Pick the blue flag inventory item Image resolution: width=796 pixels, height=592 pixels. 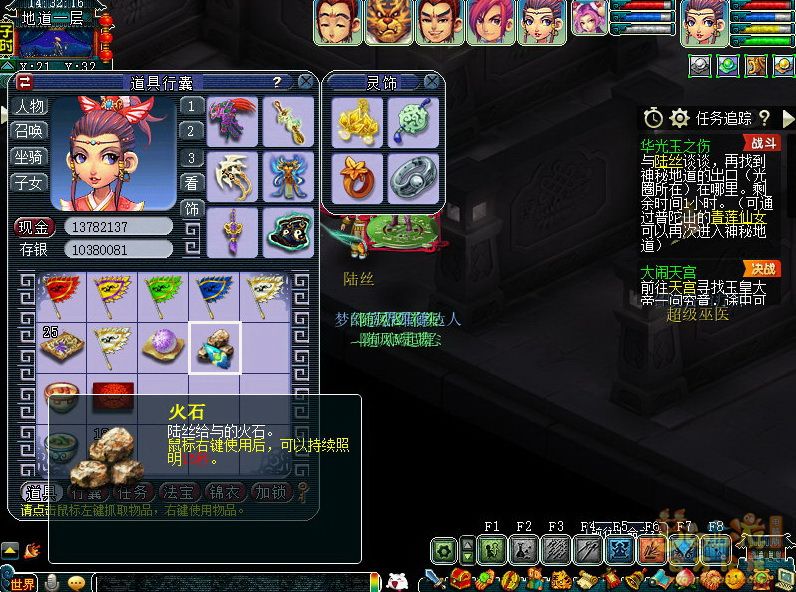click(x=214, y=294)
